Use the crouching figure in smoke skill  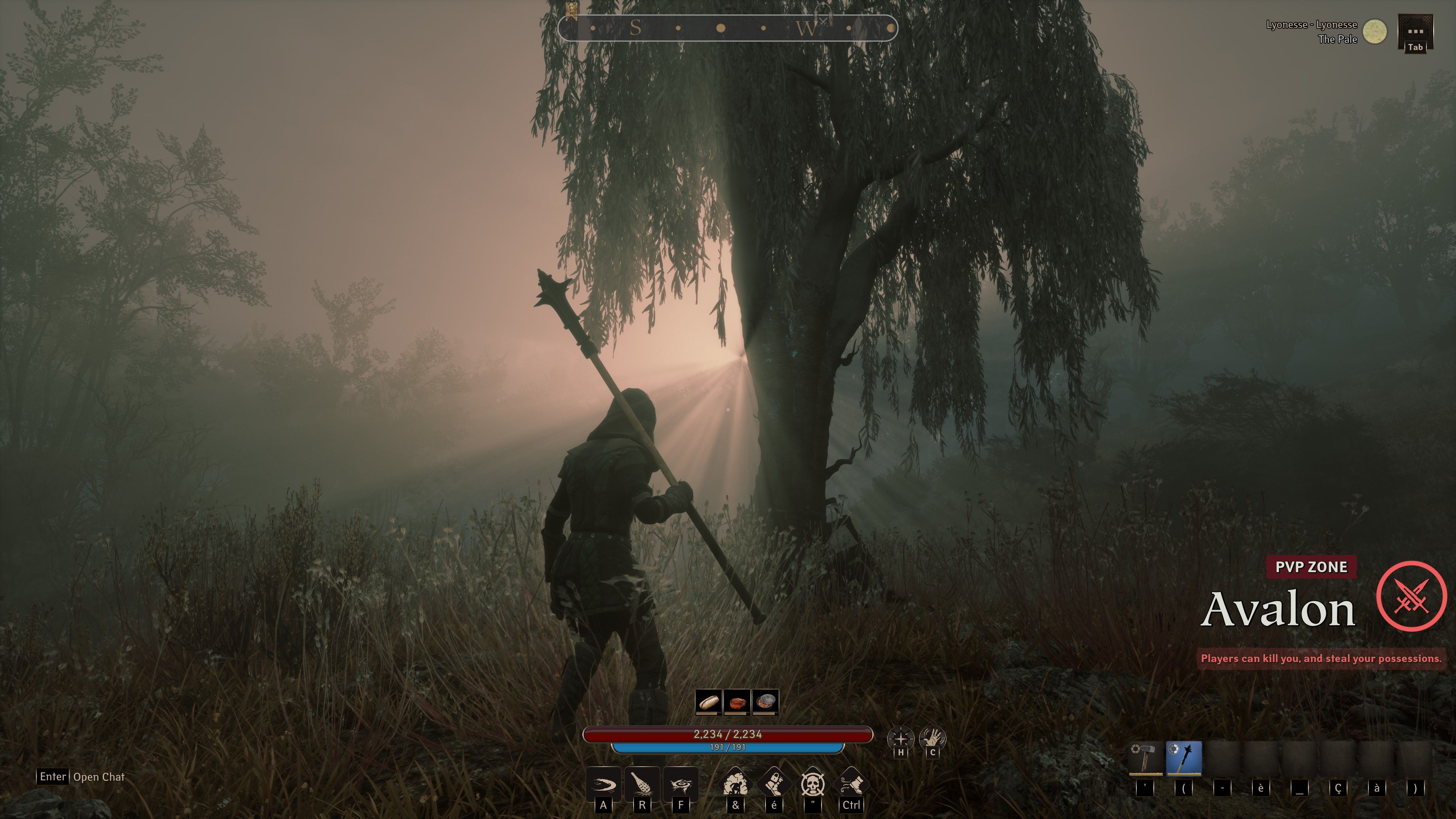click(735, 783)
